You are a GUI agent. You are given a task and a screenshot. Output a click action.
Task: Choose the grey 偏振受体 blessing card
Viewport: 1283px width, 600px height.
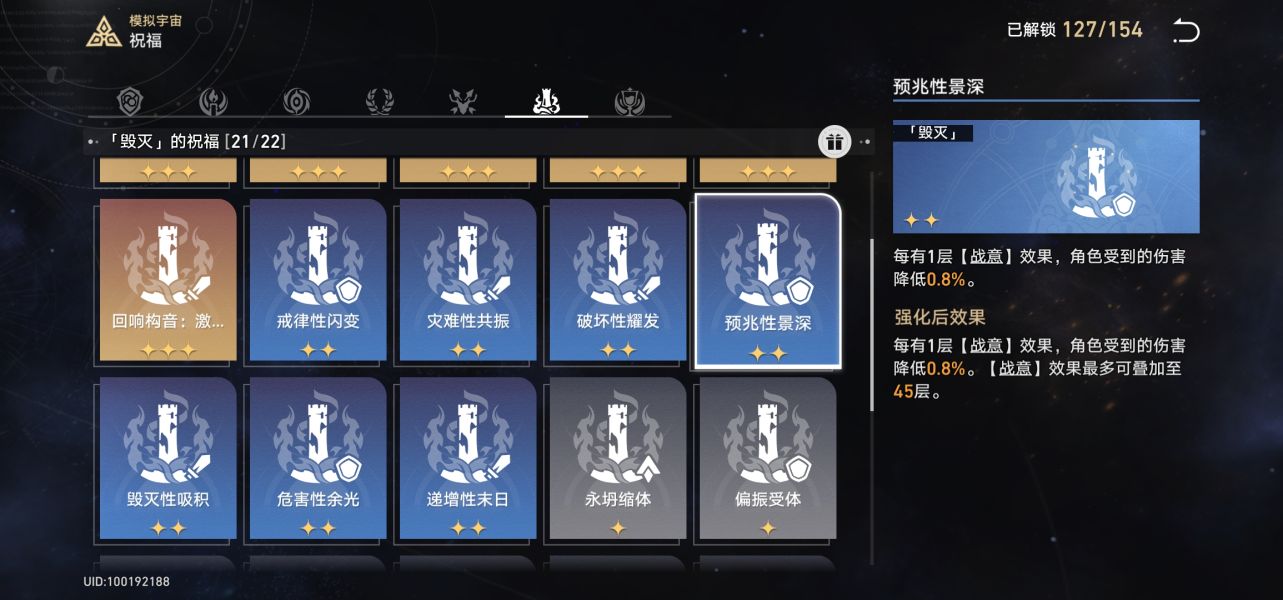point(767,458)
